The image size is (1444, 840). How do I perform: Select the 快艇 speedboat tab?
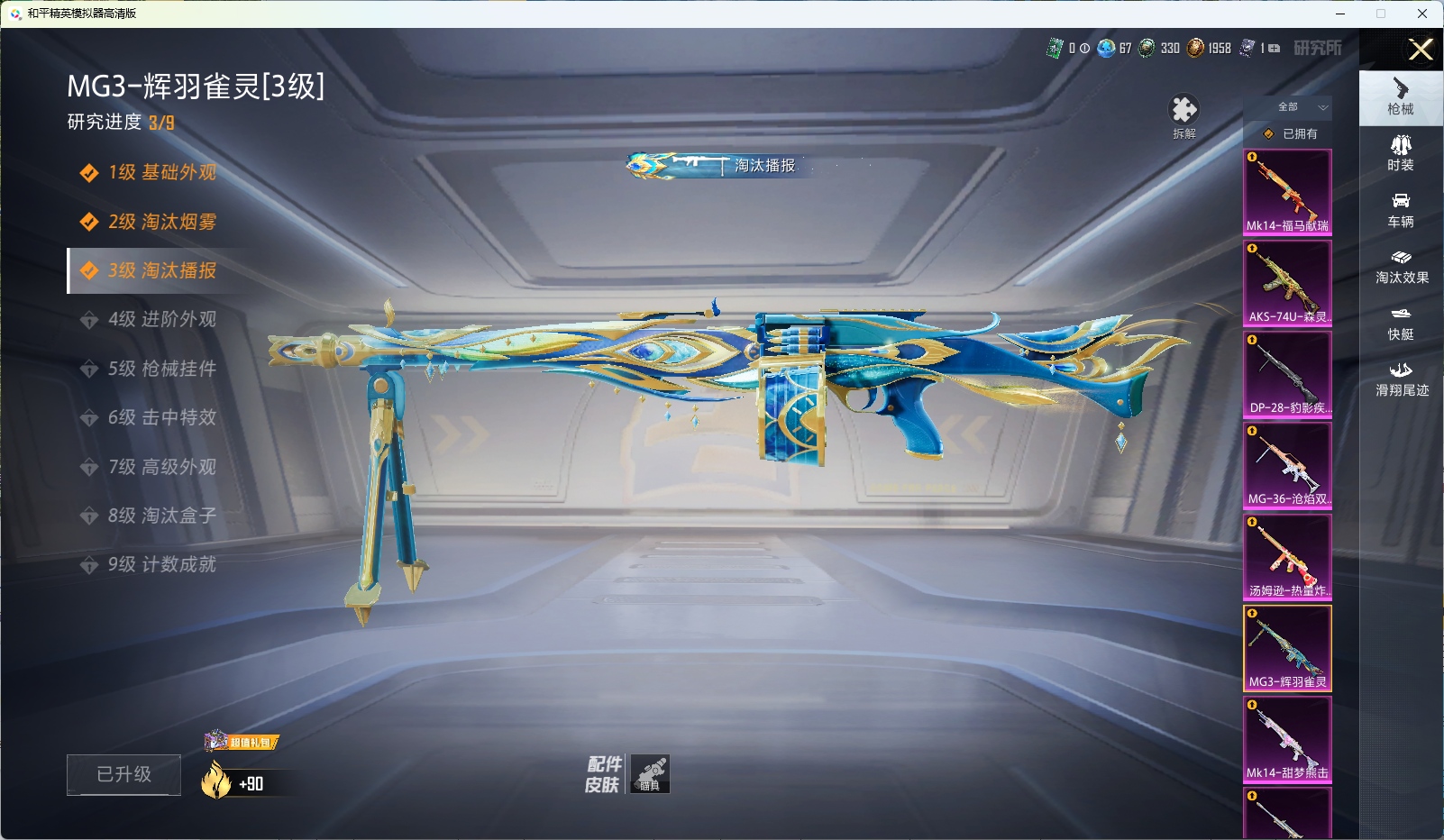coord(1400,323)
